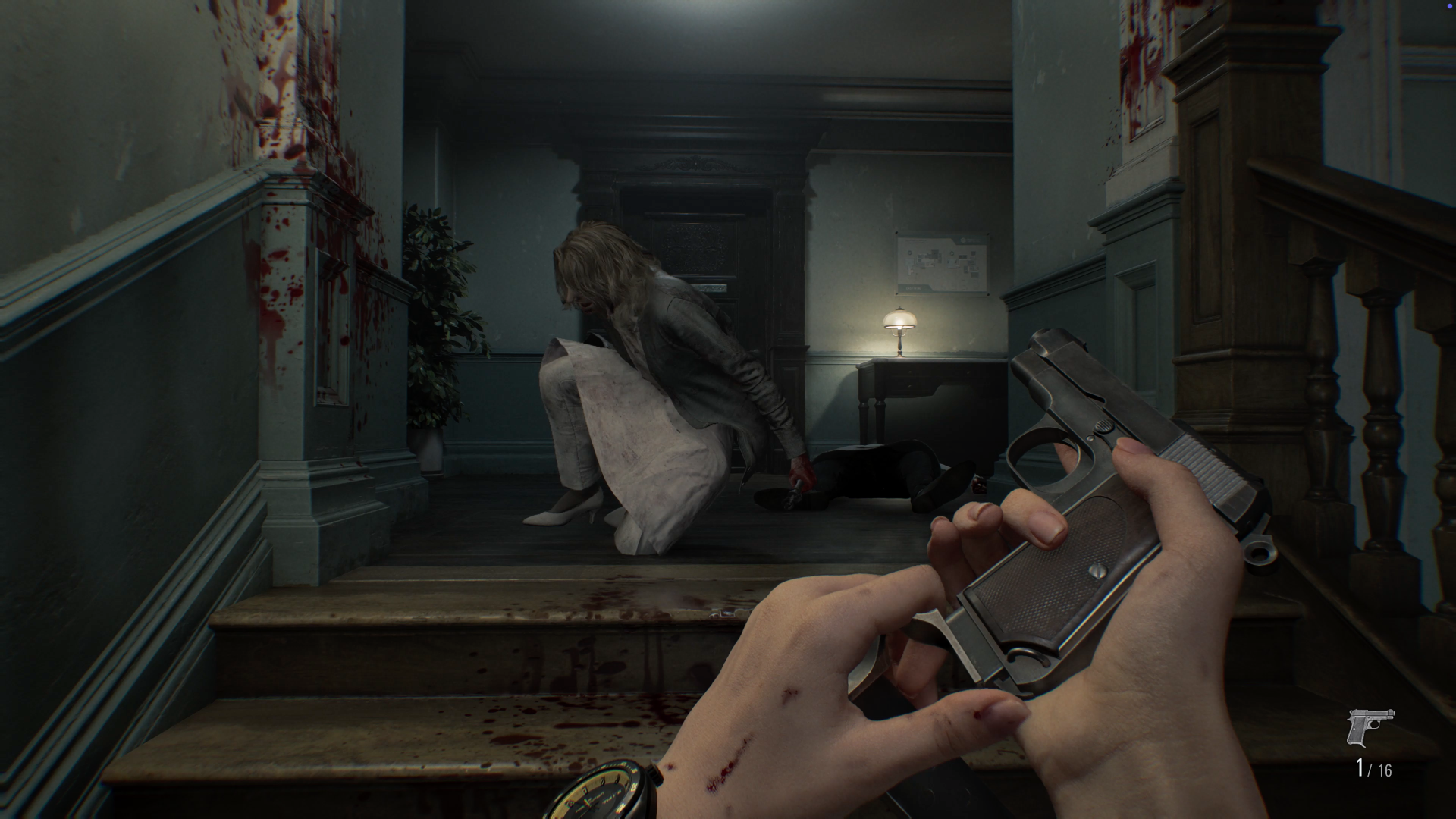Click the desk lamp glowing in the hallway
The width and height of the screenshot is (1456, 819).
click(x=899, y=326)
